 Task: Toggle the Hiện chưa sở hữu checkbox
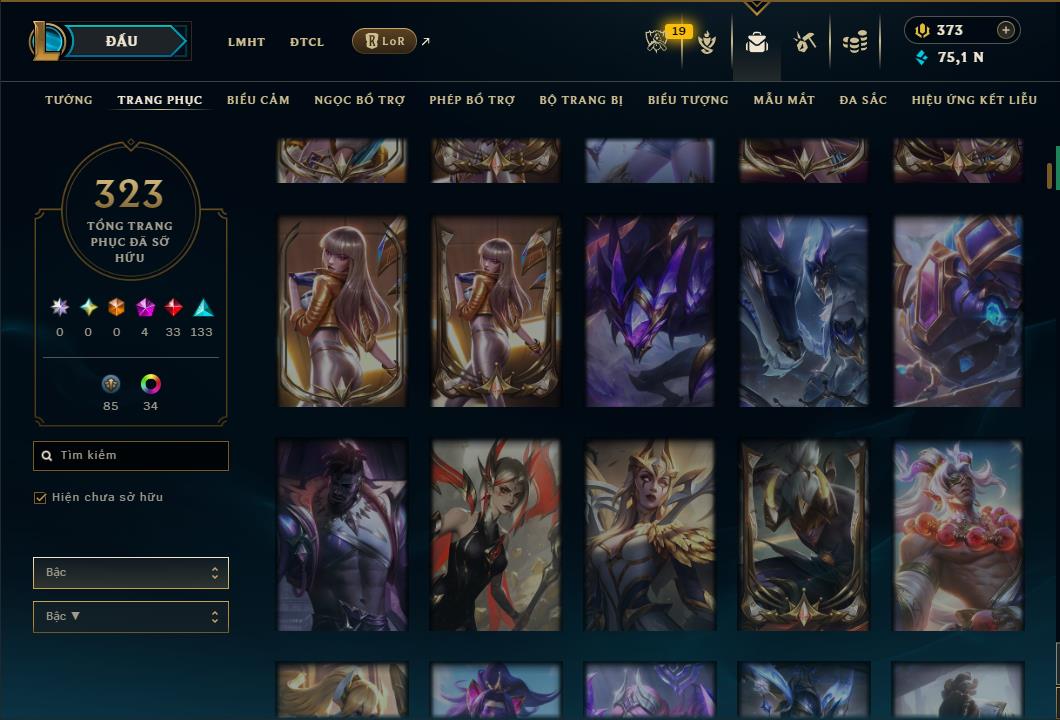(41, 498)
